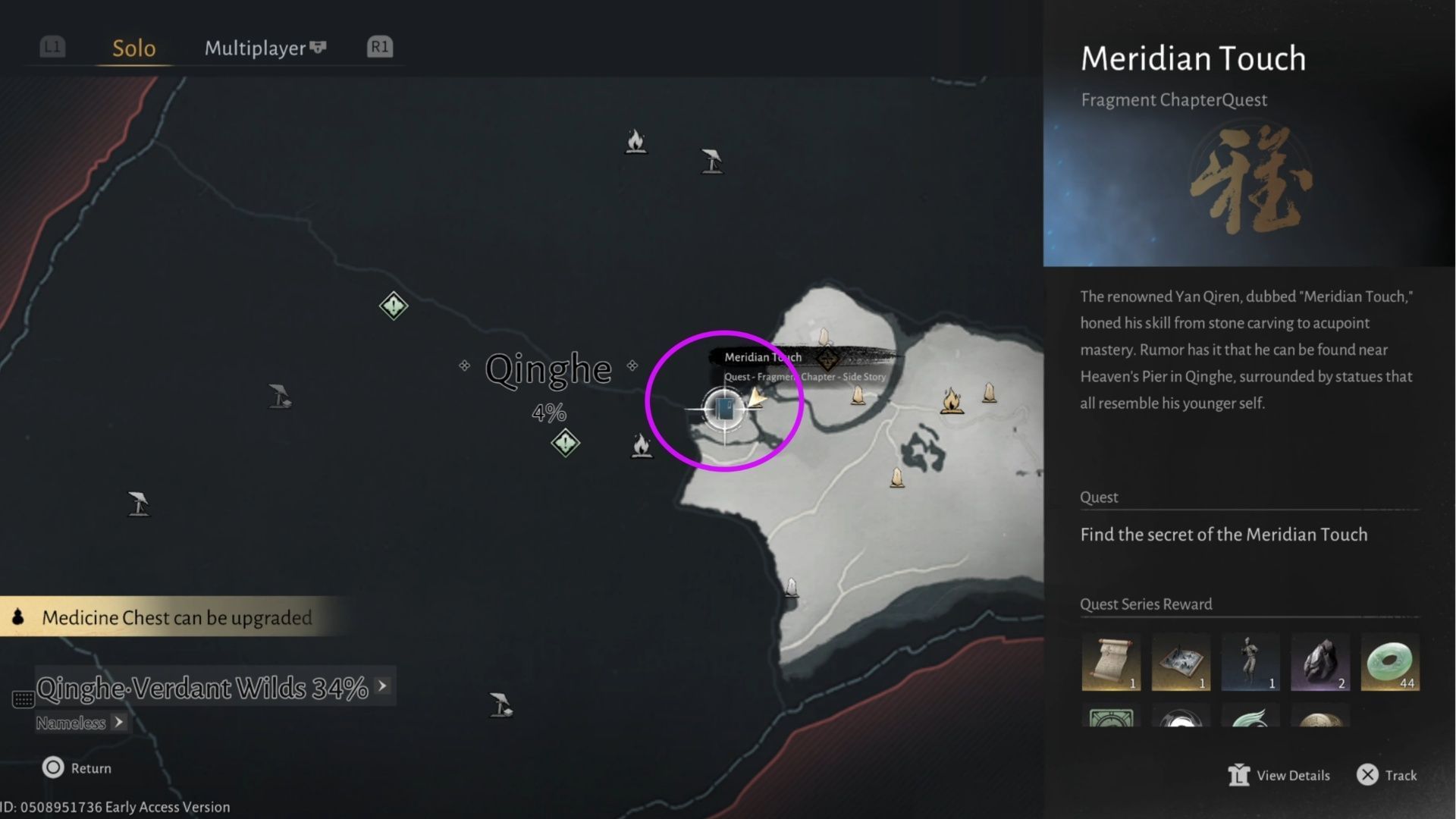Select the campfire icon at the map's top

point(635,143)
